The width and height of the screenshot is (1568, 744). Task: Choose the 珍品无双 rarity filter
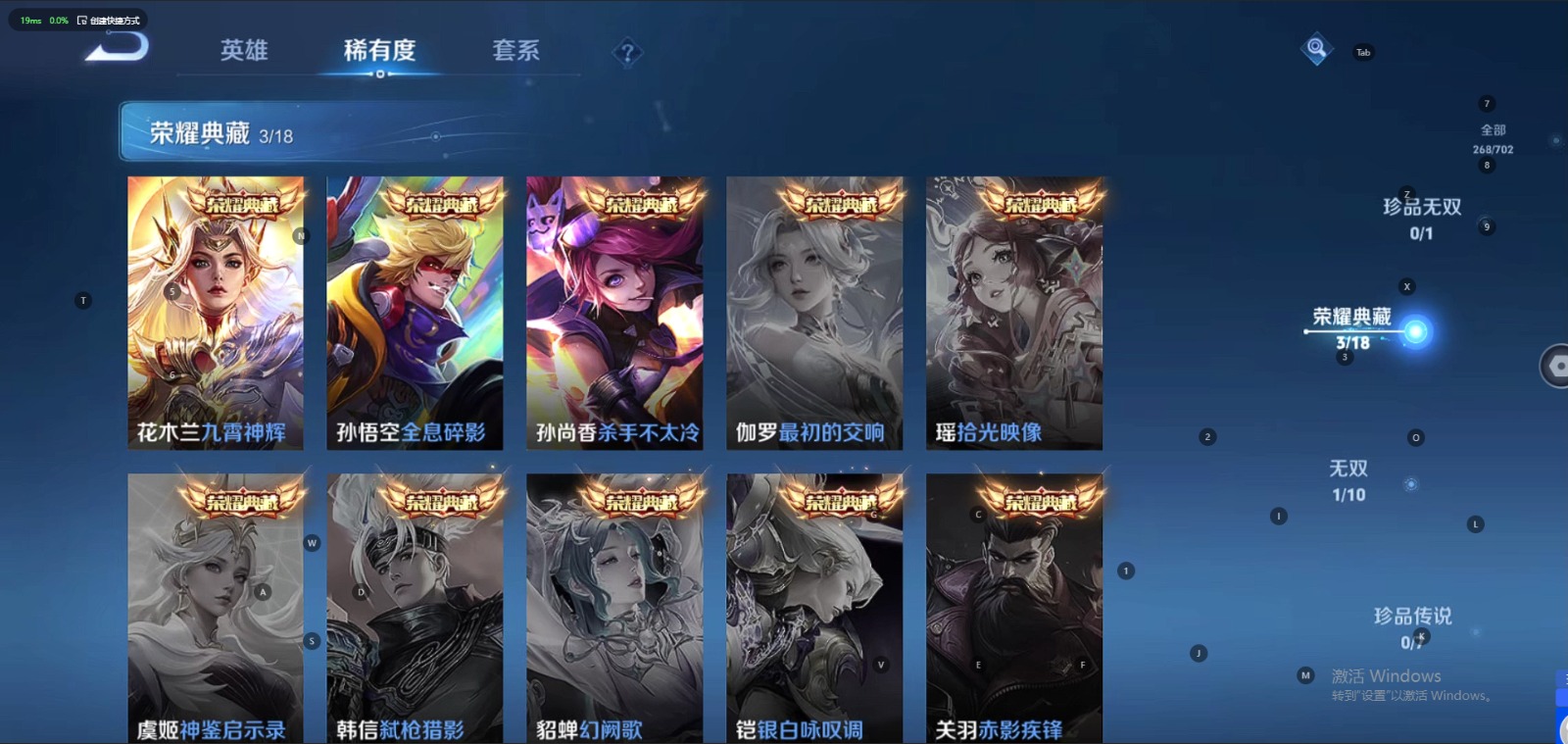click(1421, 218)
